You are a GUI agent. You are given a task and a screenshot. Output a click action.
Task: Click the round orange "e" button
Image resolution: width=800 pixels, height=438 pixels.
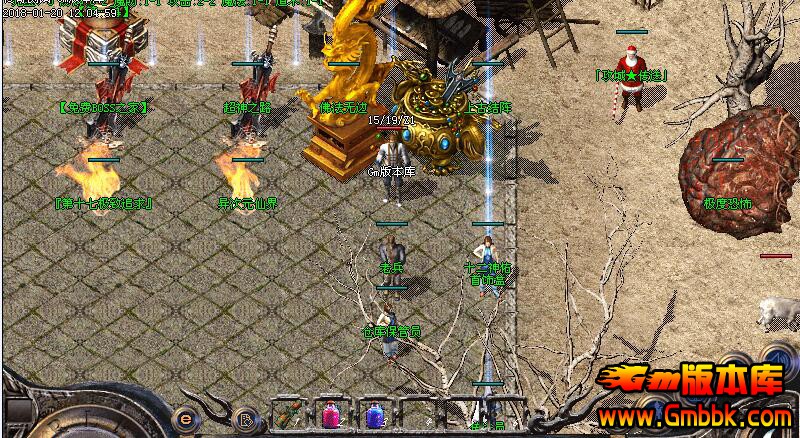tap(186, 417)
